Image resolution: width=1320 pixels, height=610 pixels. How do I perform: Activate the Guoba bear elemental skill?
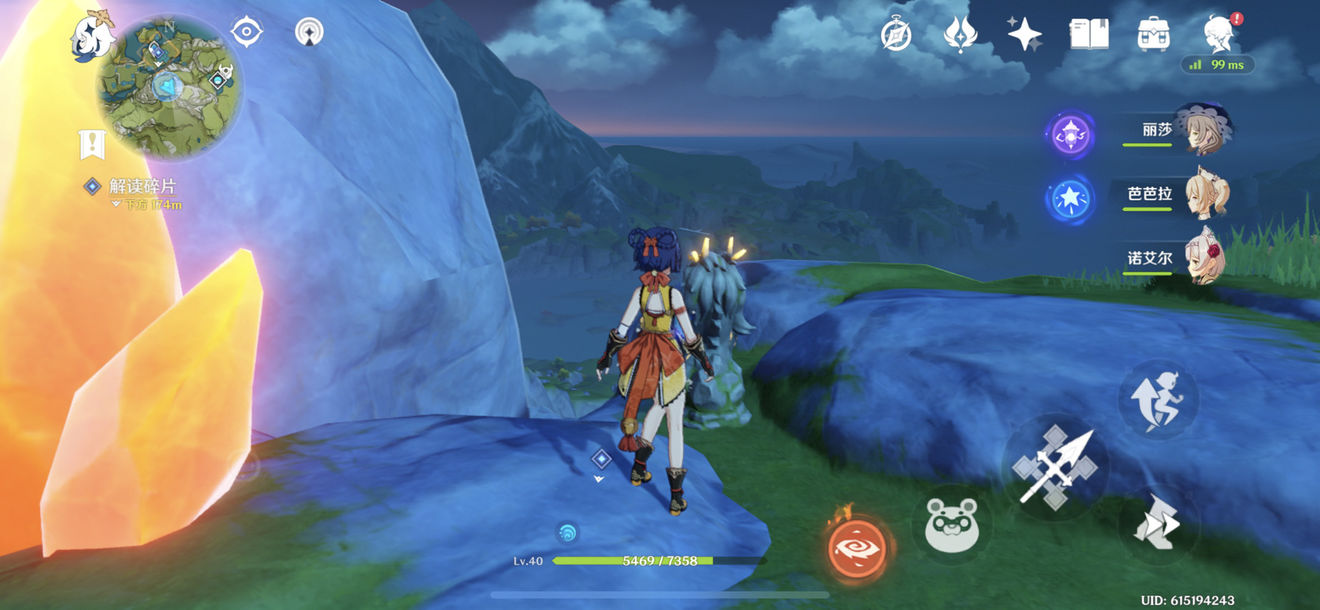951,524
